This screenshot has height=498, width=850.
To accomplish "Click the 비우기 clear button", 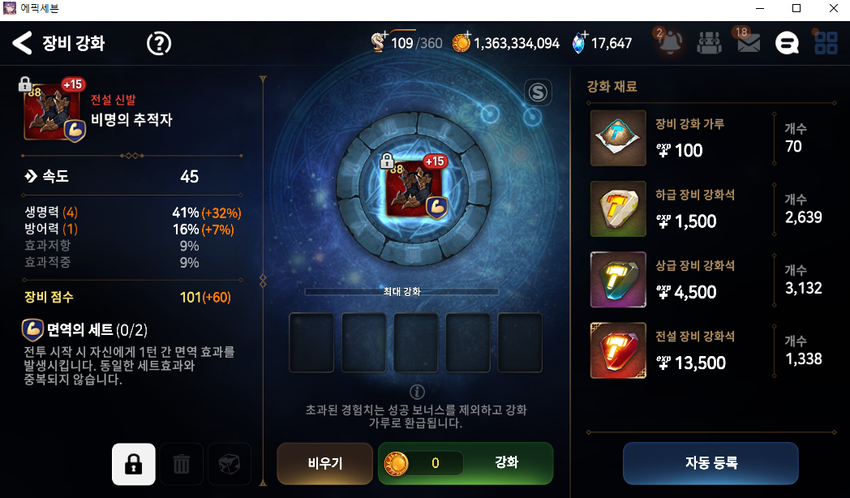I will tap(324, 463).
